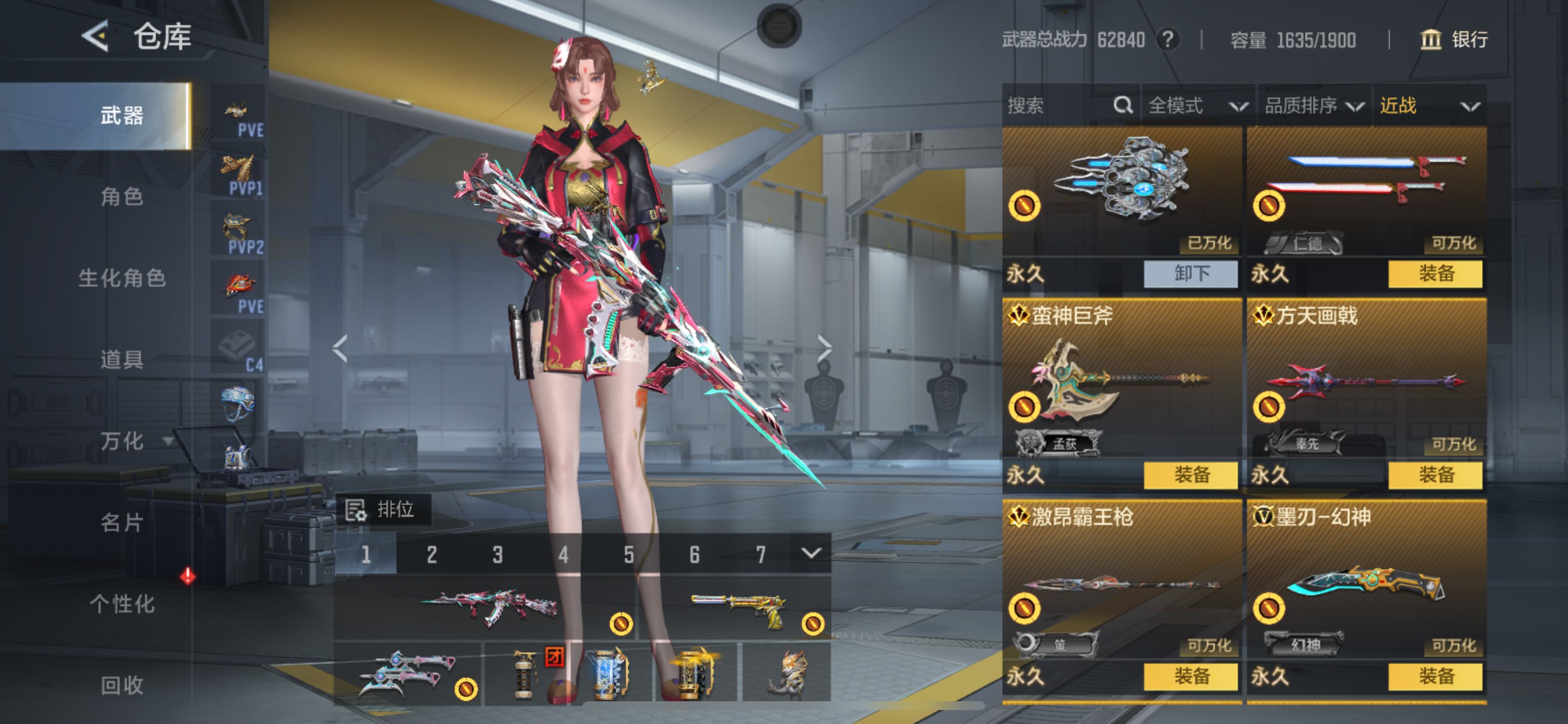The image size is (1568, 724).
Task: Select the 武器 category tab
Action: click(122, 115)
